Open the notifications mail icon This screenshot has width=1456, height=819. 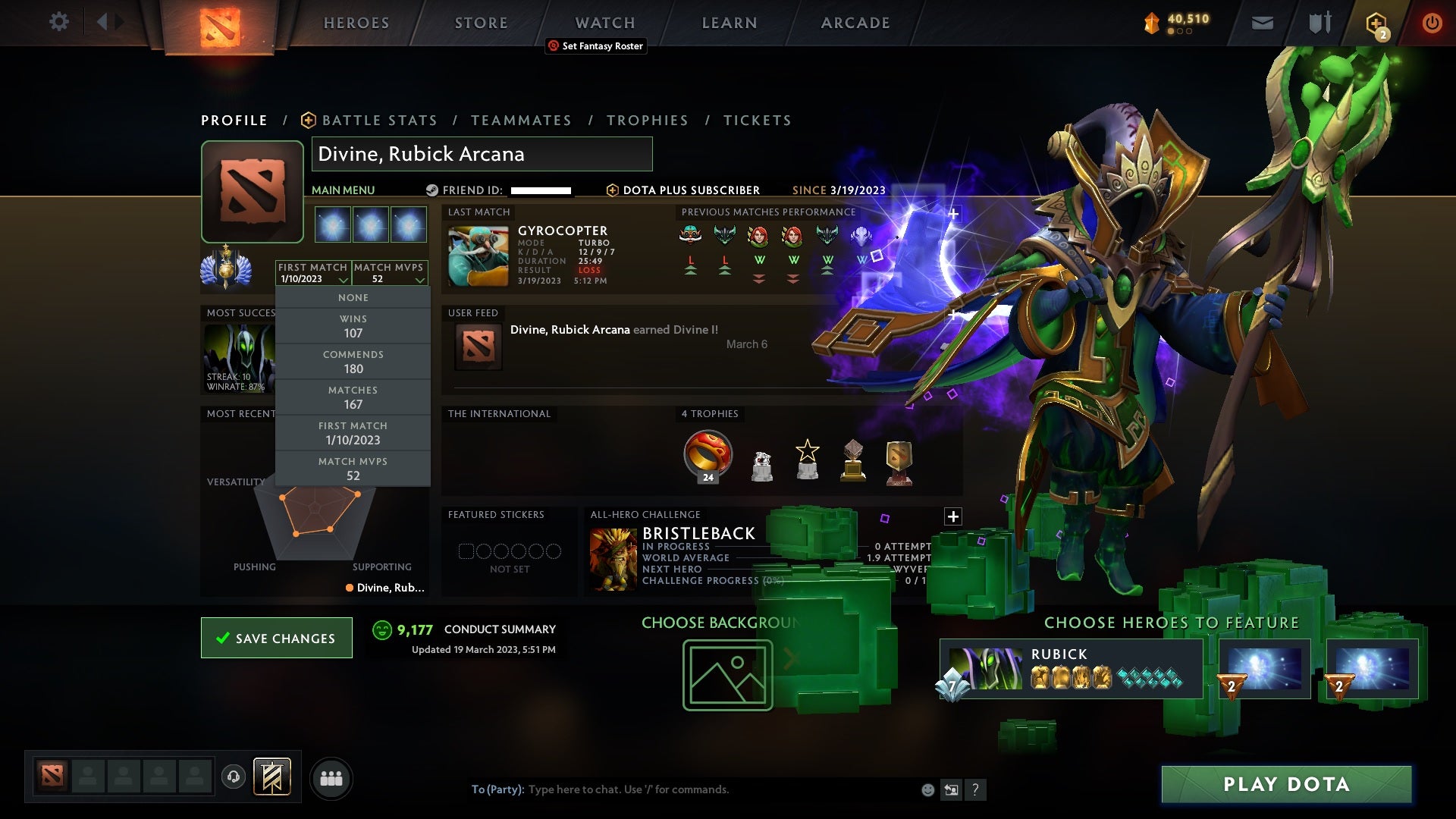click(1262, 22)
